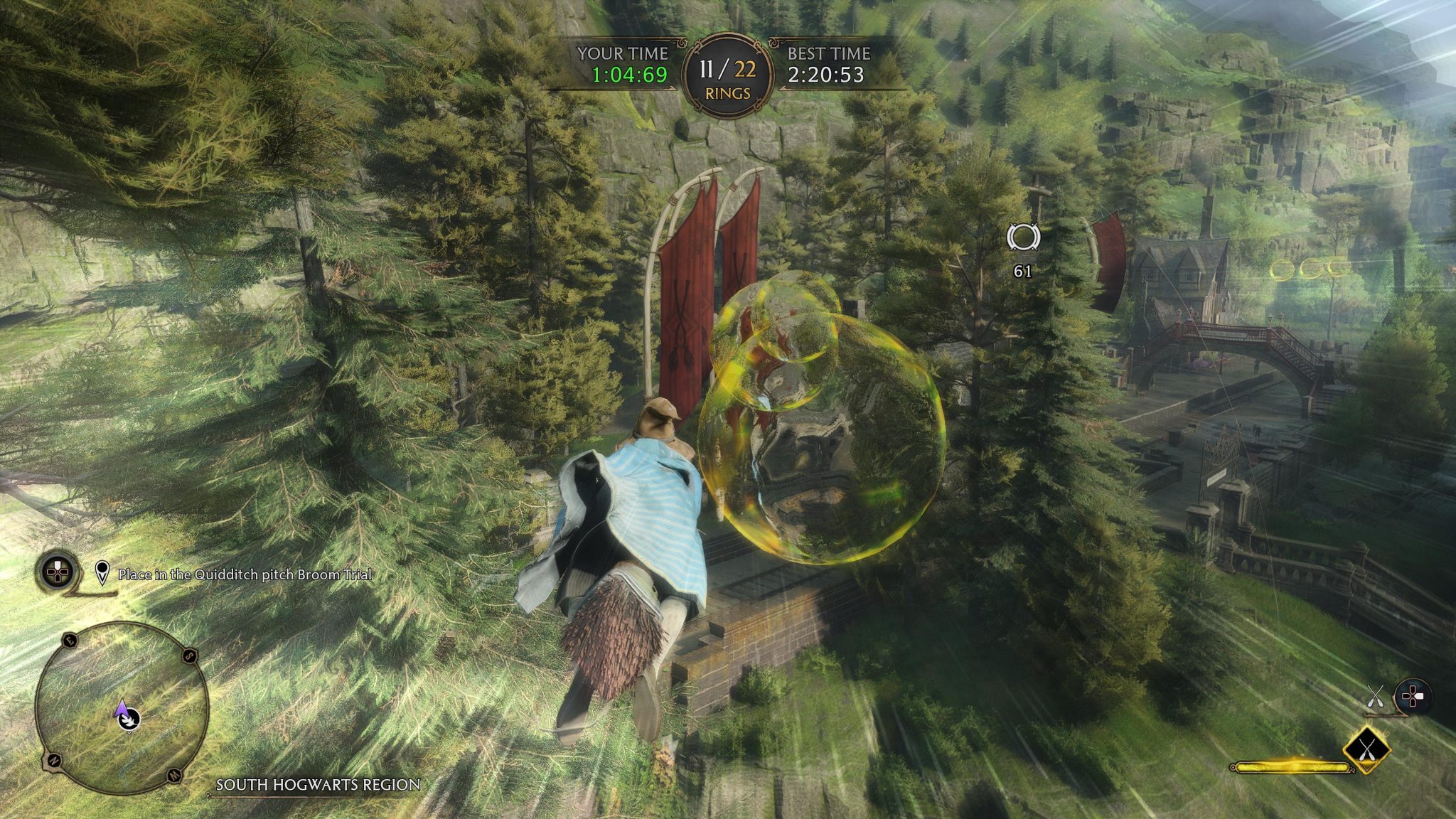Click the SOUTH HOGWARTS REGION banner
This screenshot has width=1456, height=819.
[316, 786]
